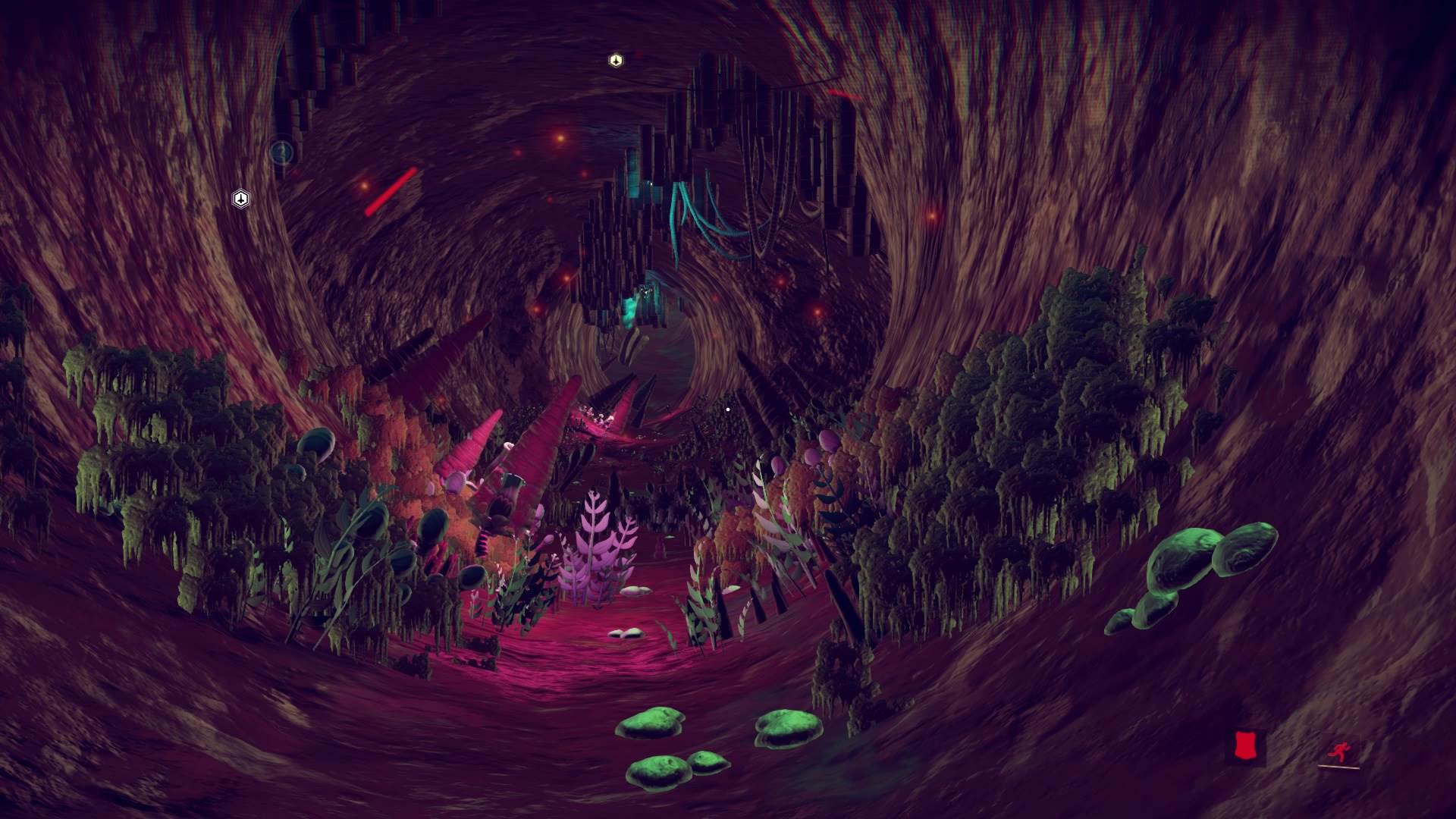Click the faint teal question-mark waypoint
Screen dimensions: 1456x819
(x=281, y=152)
